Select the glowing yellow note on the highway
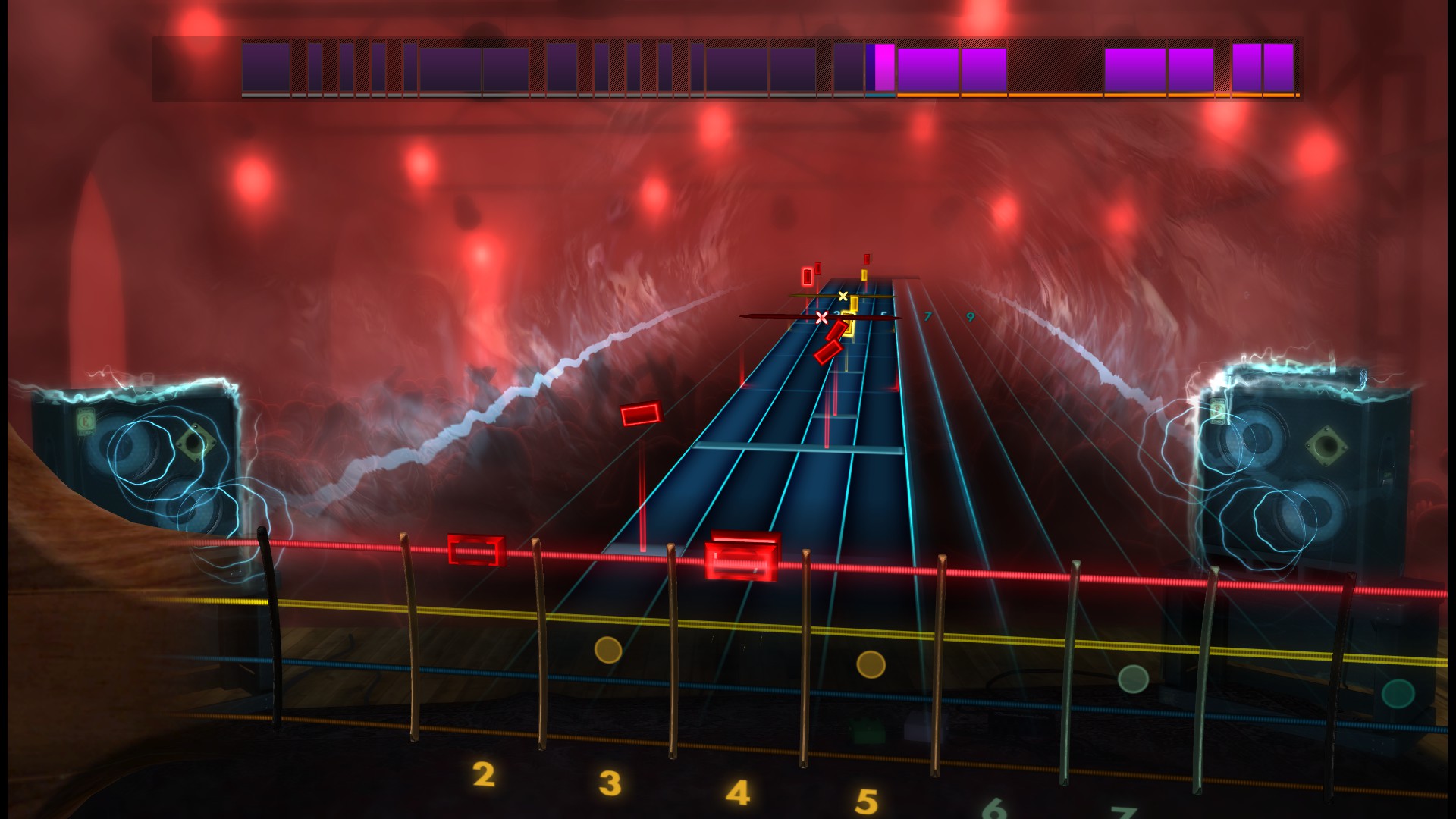 [849, 324]
